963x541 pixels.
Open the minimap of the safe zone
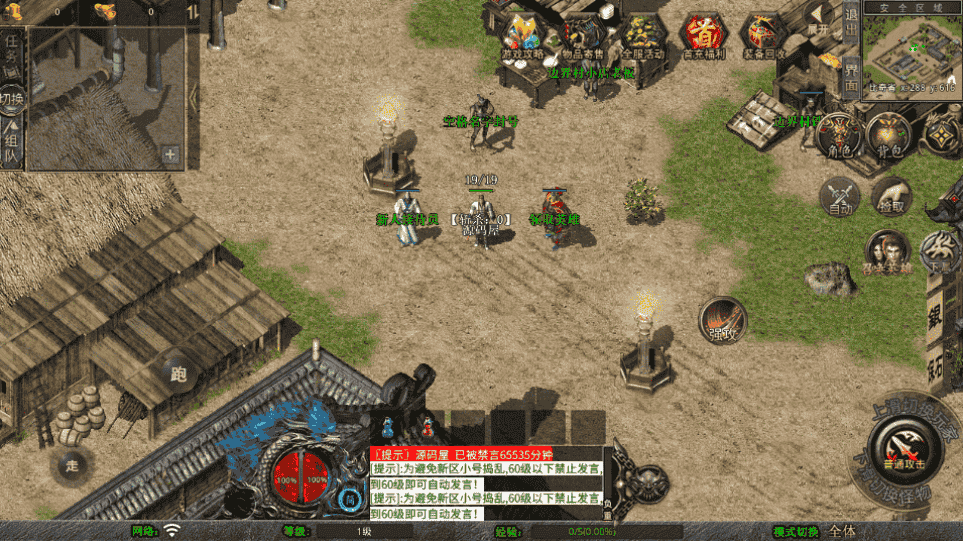coord(911,50)
